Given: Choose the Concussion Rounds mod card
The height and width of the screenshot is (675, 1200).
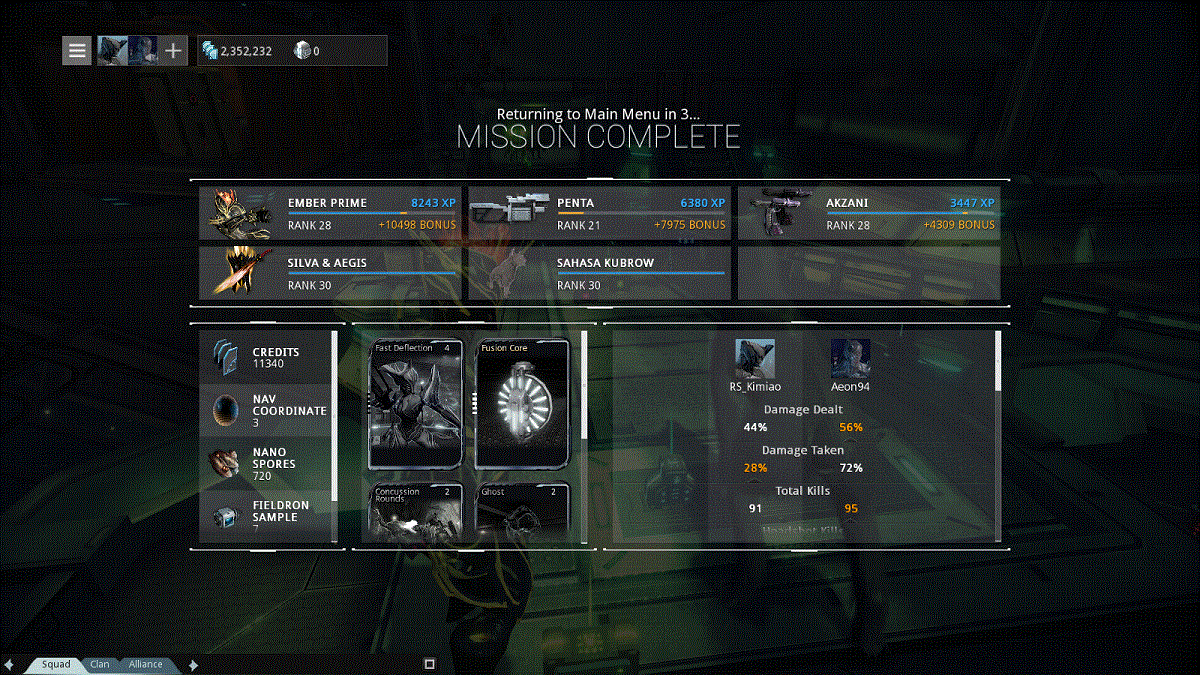Looking at the screenshot, I should point(416,512).
